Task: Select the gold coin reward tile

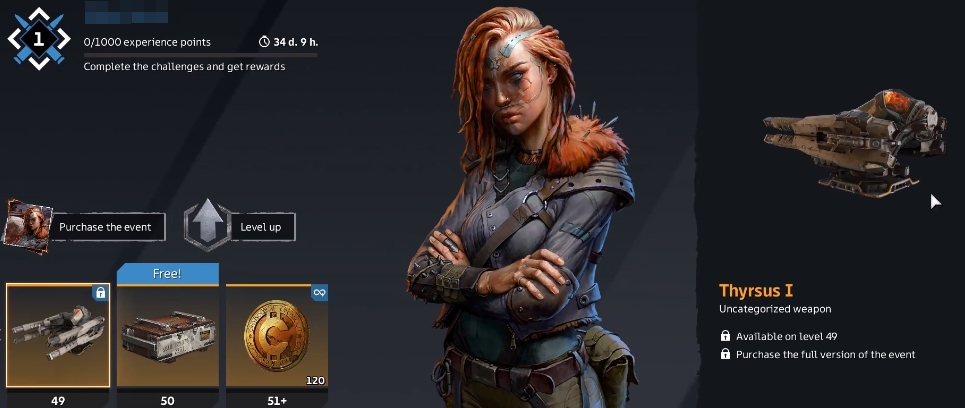Action: (x=277, y=335)
